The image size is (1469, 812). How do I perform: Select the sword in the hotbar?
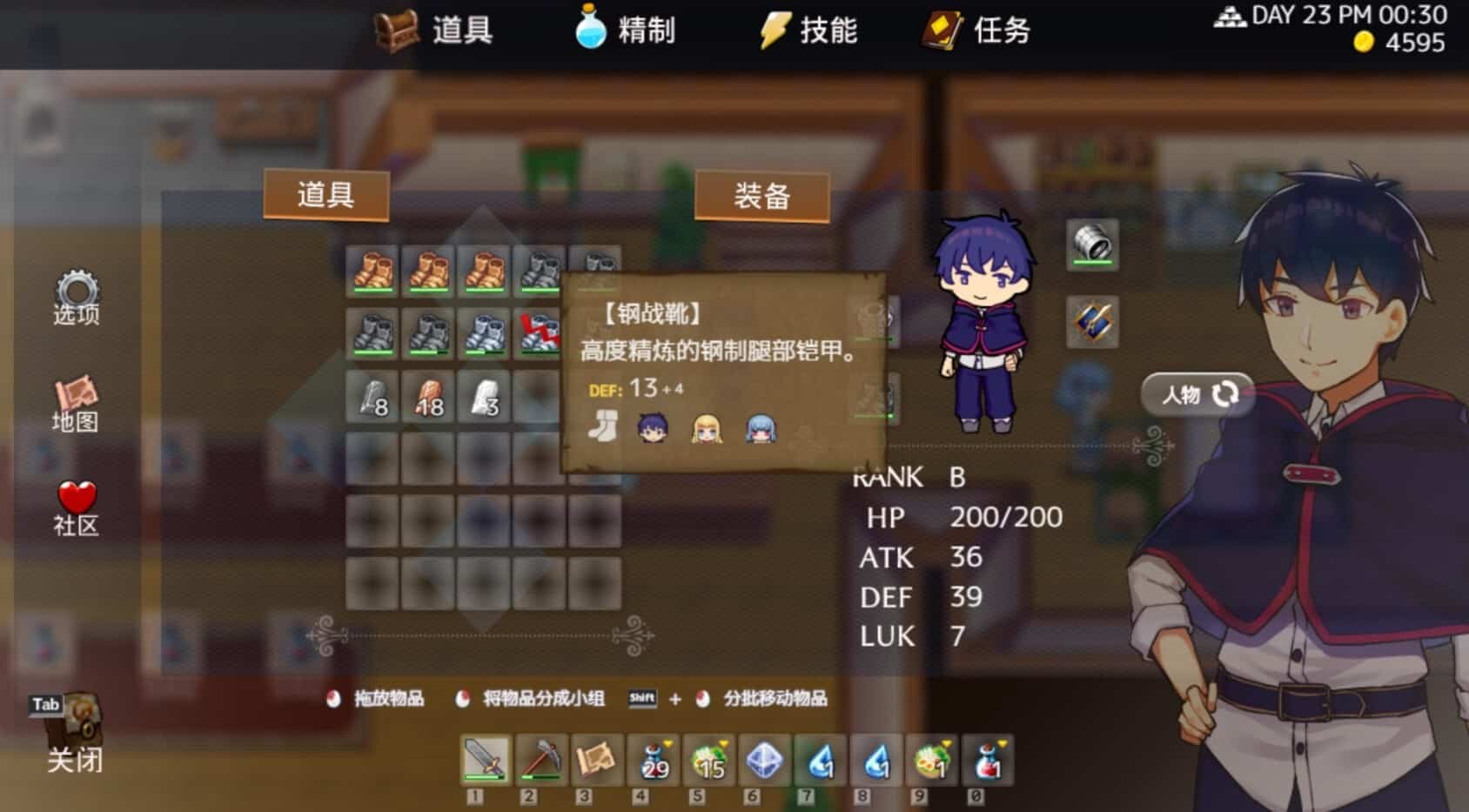pyautogui.click(x=485, y=760)
